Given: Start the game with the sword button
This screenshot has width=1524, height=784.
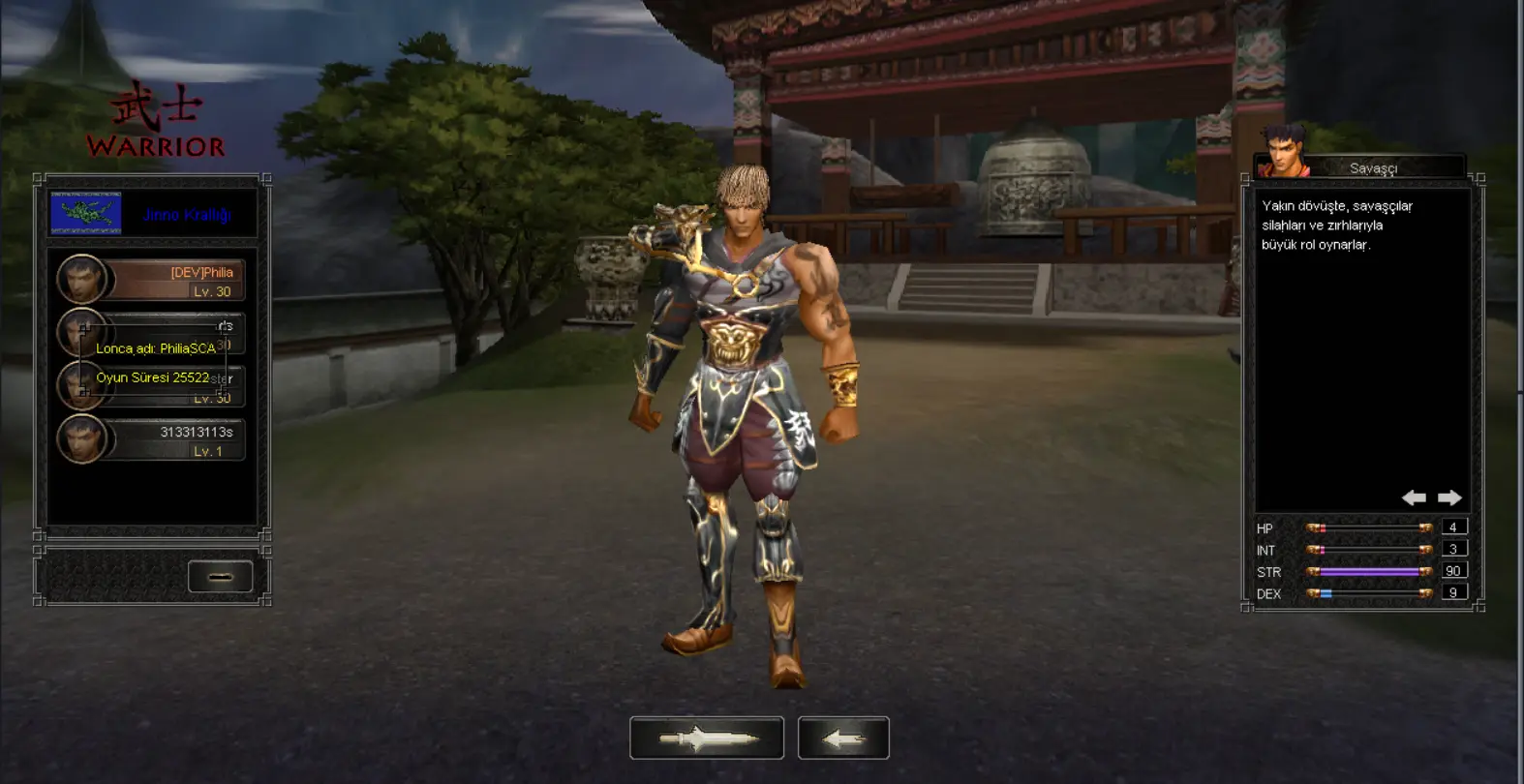Looking at the screenshot, I should (706, 739).
